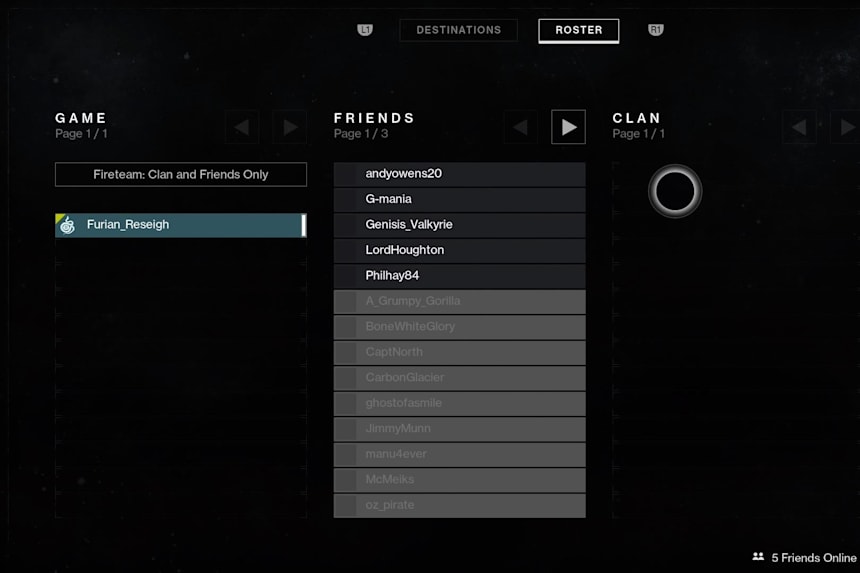Go to next Friends page
860x573 pixels.
click(x=568, y=127)
